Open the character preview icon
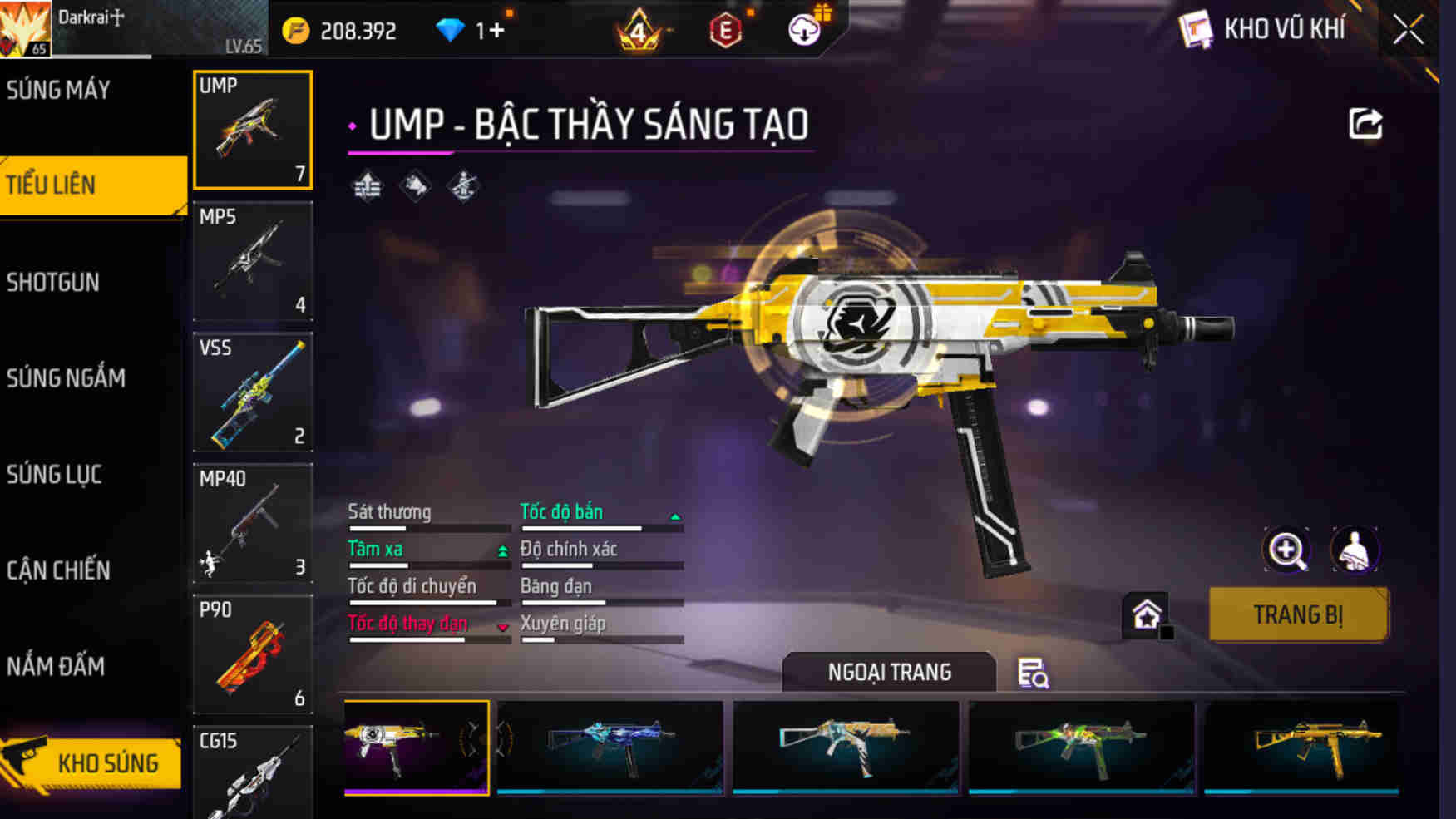 pyautogui.click(x=1355, y=550)
